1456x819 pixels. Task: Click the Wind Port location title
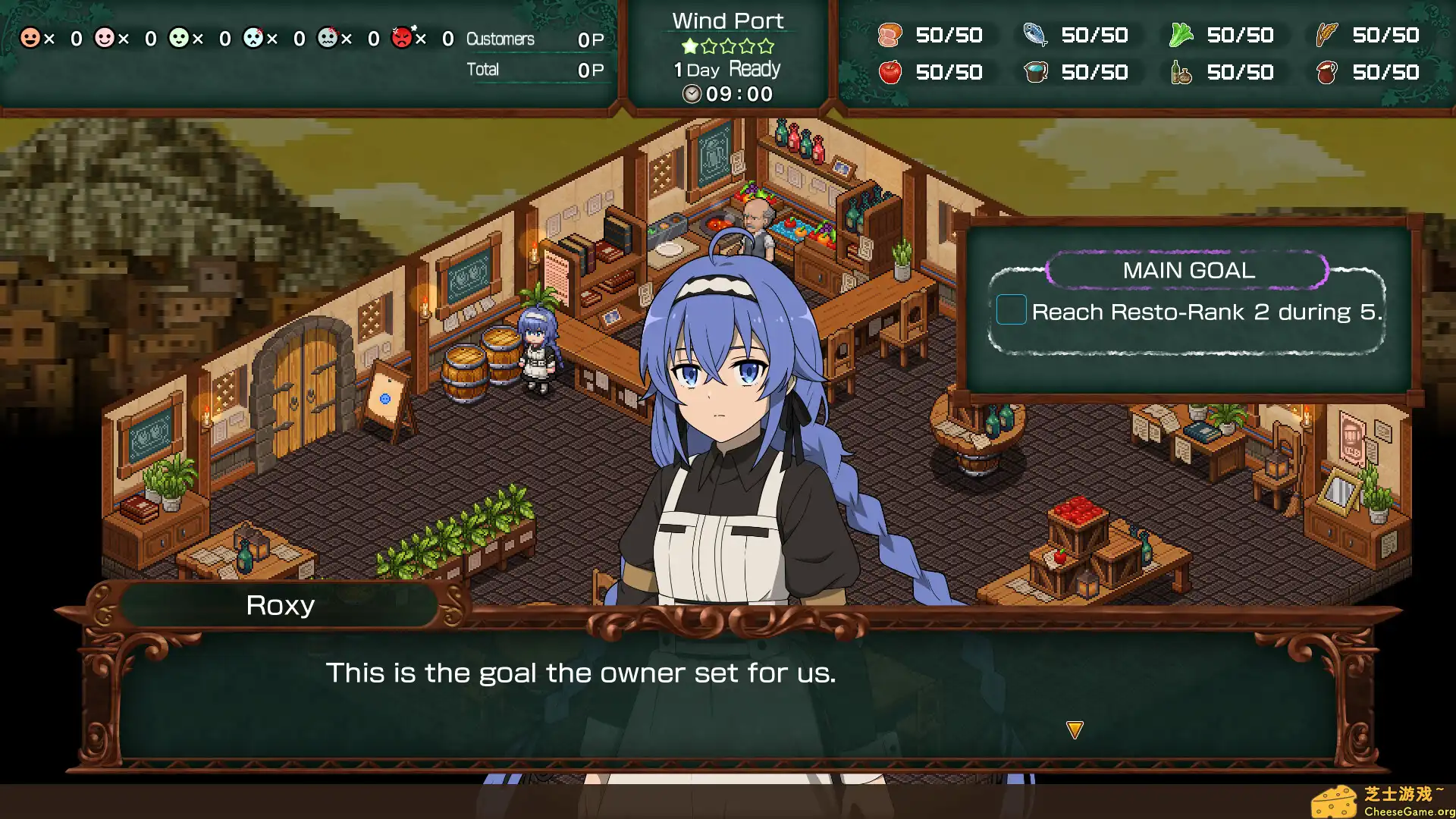(x=727, y=20)
